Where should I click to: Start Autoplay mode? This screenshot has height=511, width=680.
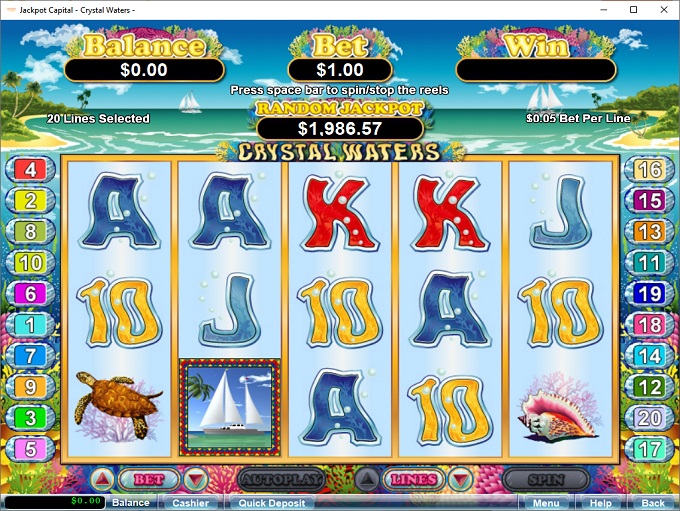coord(283,480)
